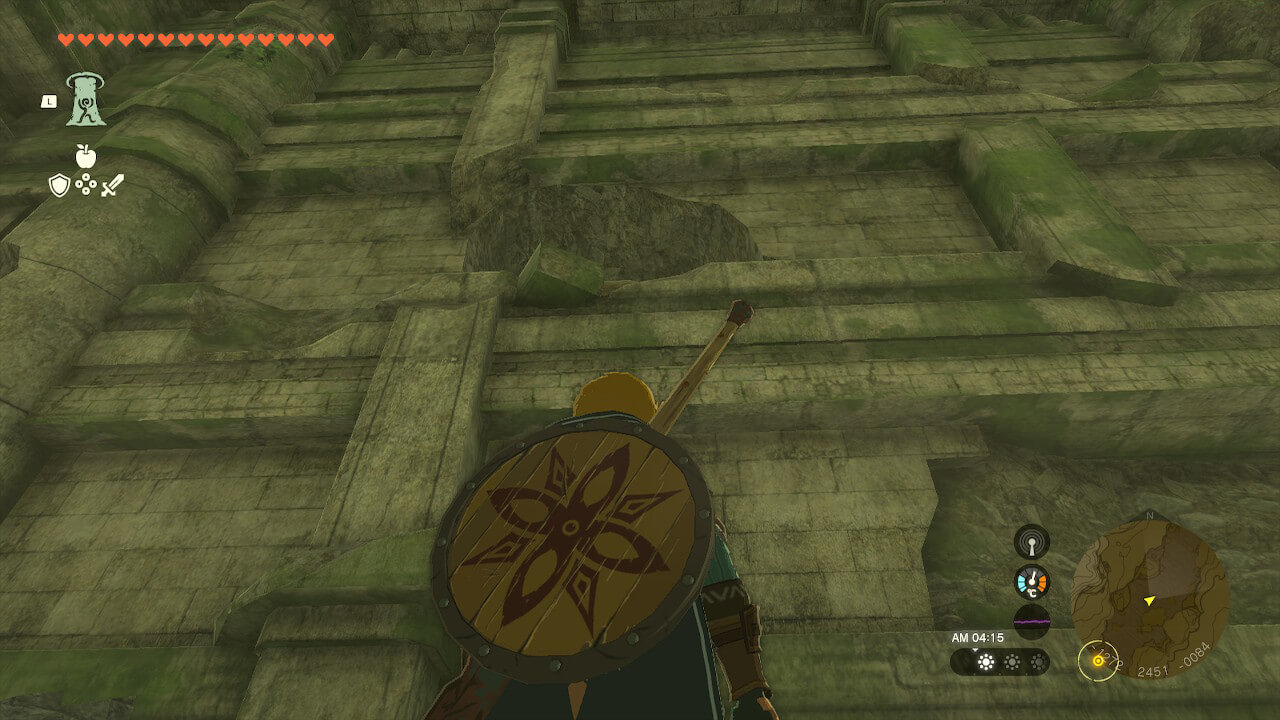Select the weather forecast sun strip
This screenshot has height=720, width=1280.
pyautogui.click(x=1000, y=662)
